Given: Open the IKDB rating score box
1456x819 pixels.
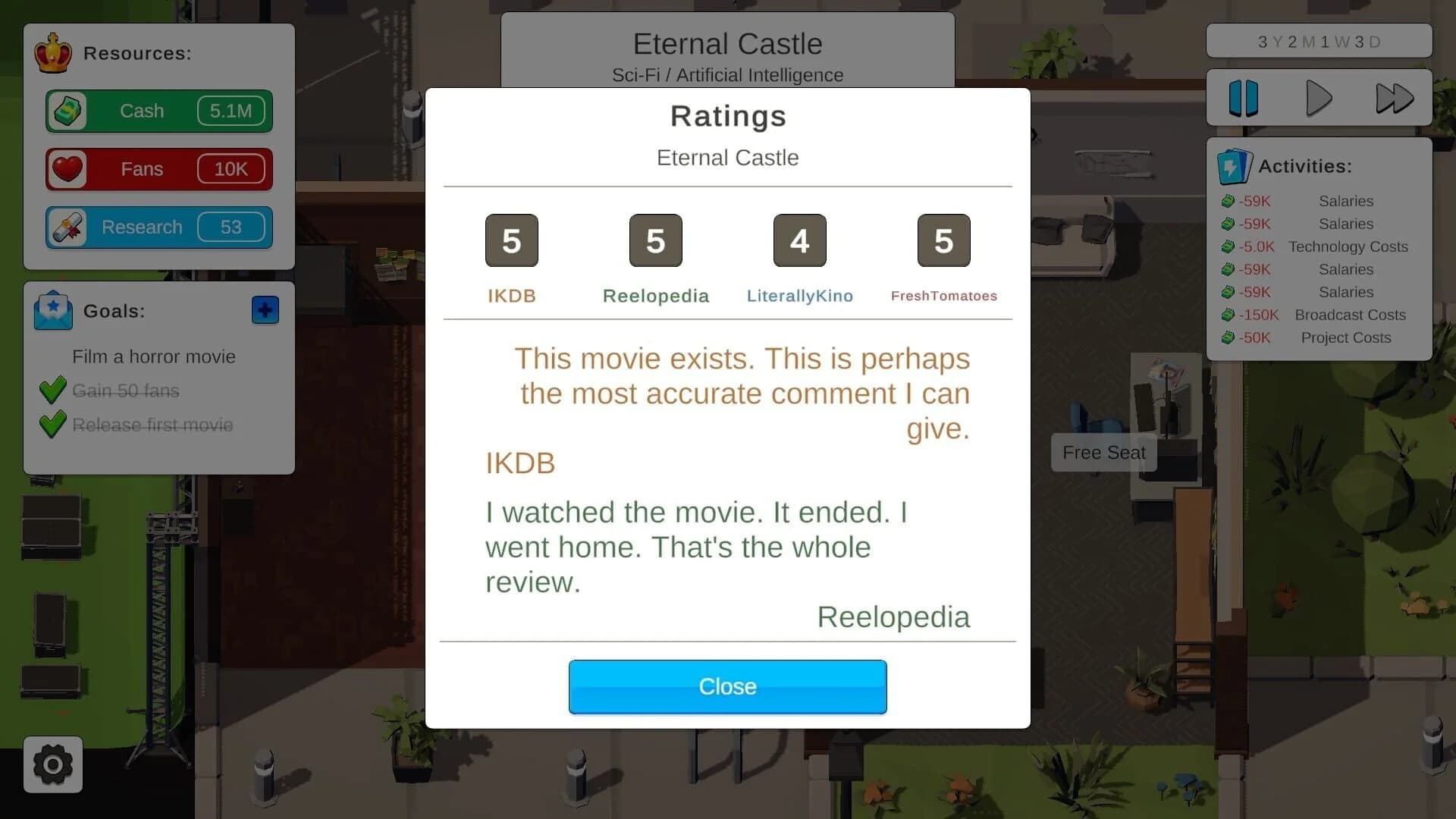Looking at the screenshot, I should click(x=512, y=240).
